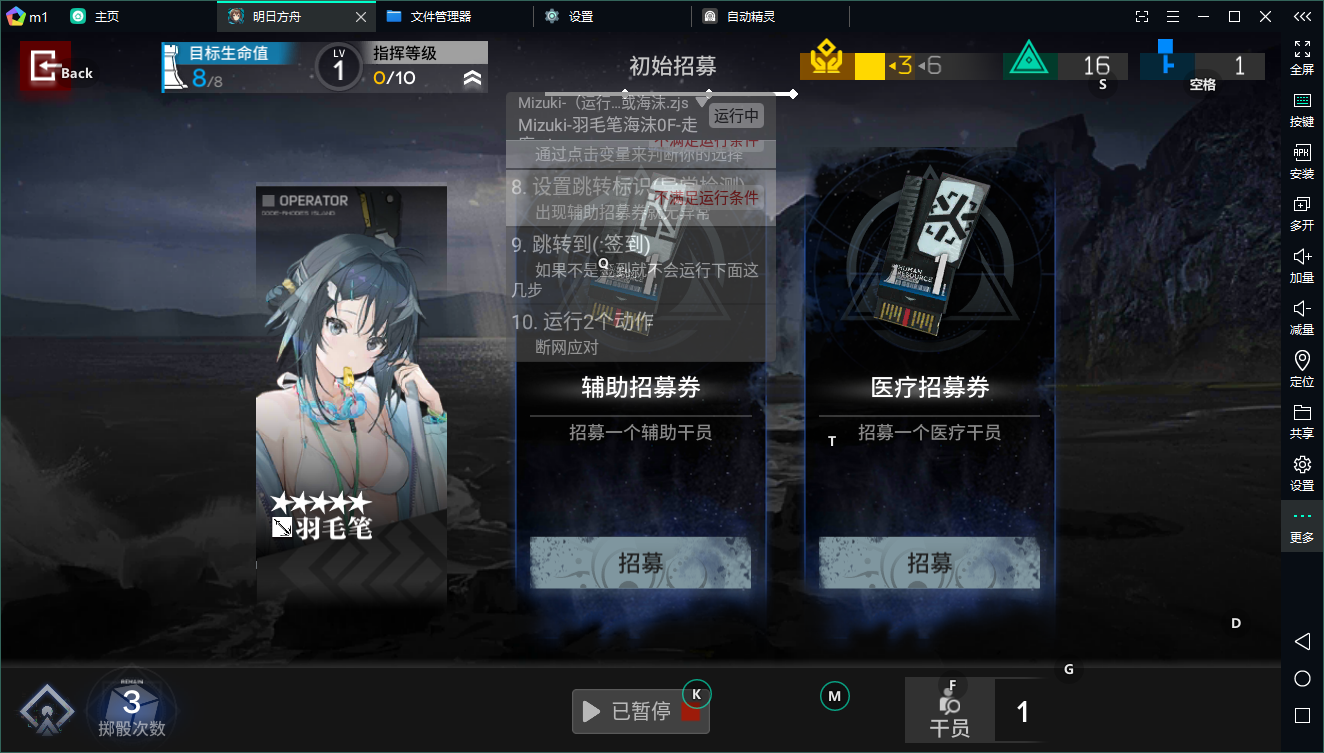The height and width of the screenshot is (753, 1324).
Task: Resume the paused 已暂停 script
Action: click(x=640, y=711)
